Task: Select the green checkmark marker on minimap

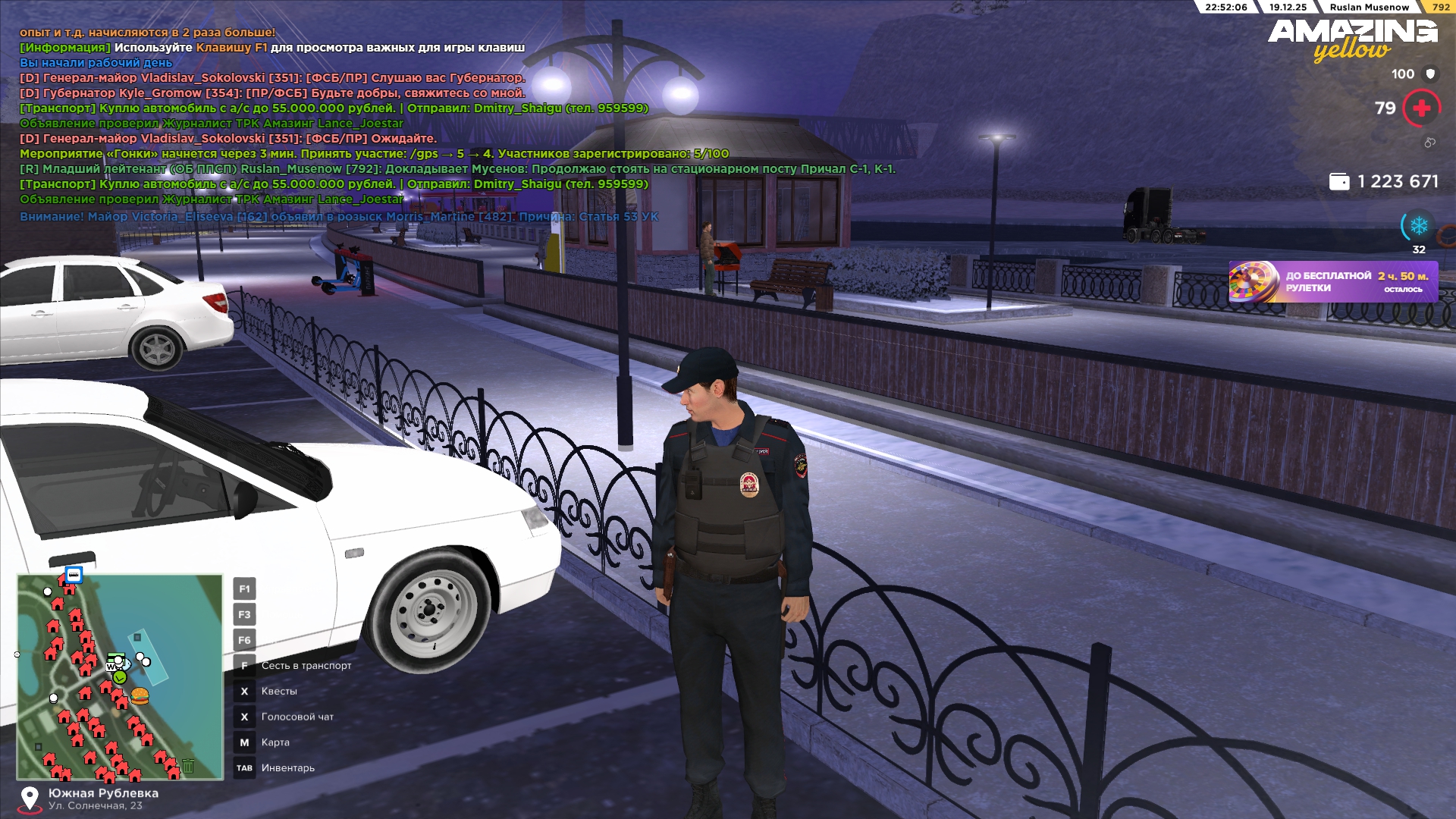Action: pyautogui.click(x=120, y=677)
